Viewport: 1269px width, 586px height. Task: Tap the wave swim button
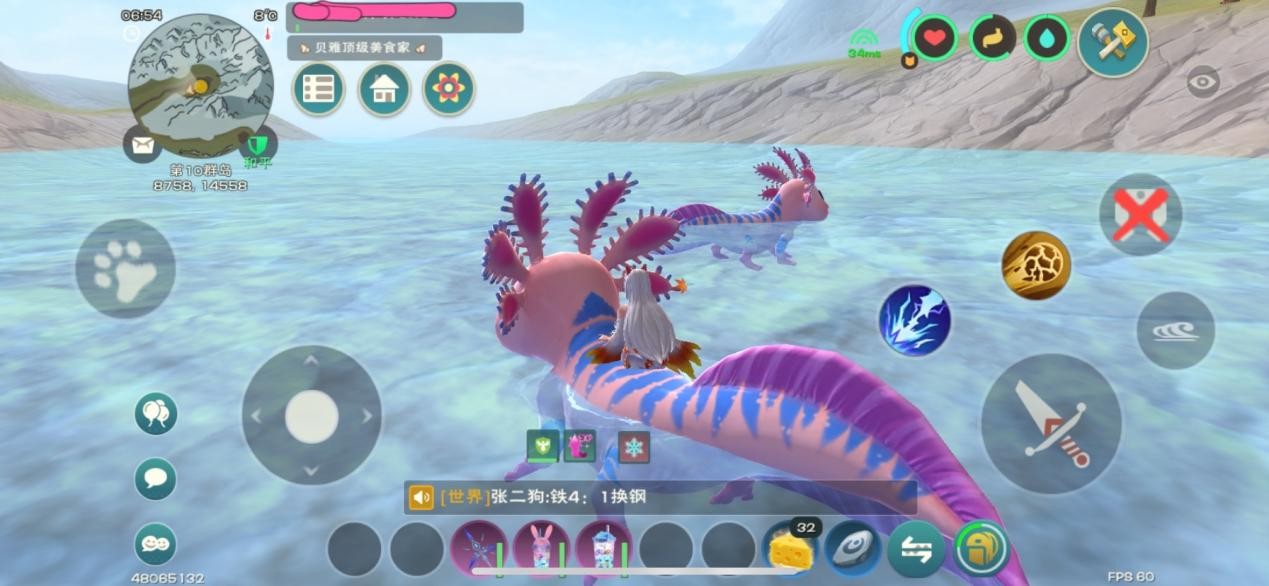(x=1175, y=331)
